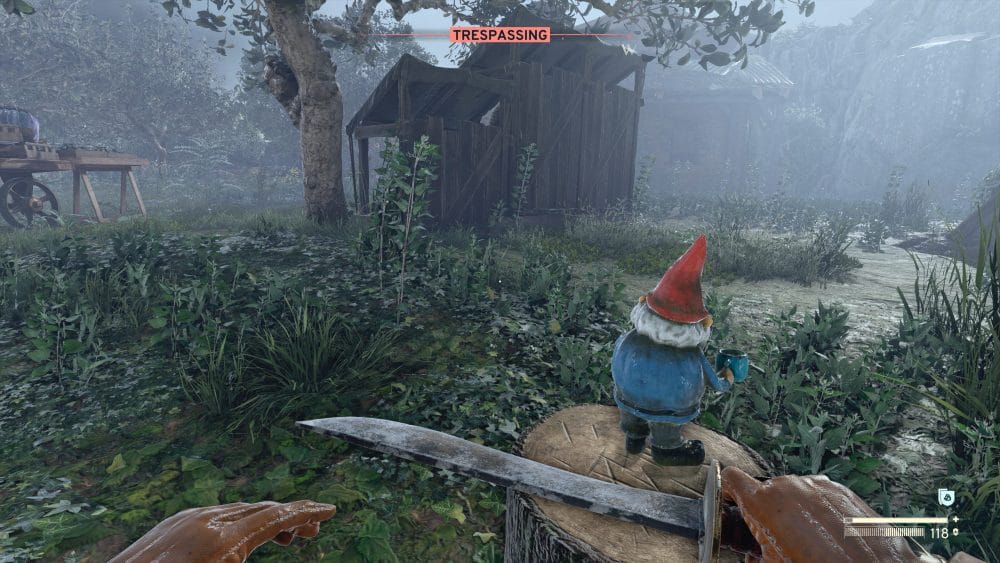Select the red TRESPASSING alert banner
This screenshot has height=563, width=1000.
pyautogui.click(x=499, y=35)
